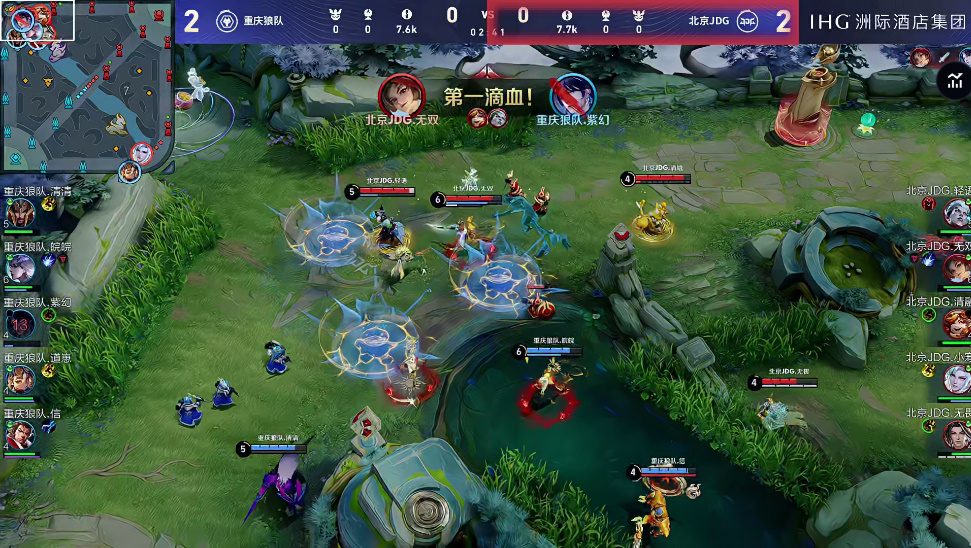This screenshot has width=971, height=548.
Task: Select 重庆狼队.清清 player portrait
Action: click(20, 213)
